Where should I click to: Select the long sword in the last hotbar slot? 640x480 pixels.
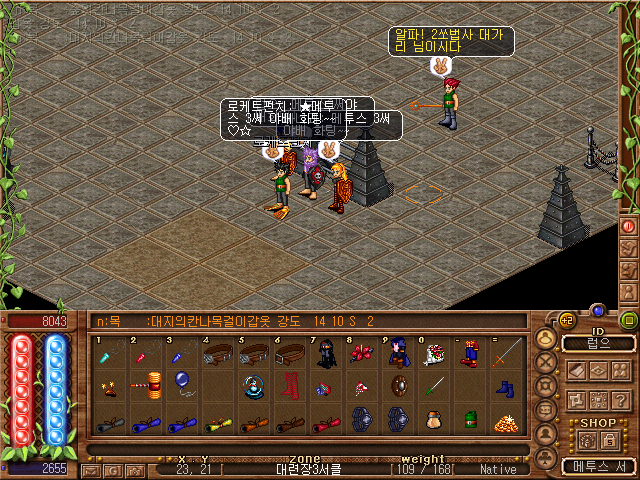point(507,352)
